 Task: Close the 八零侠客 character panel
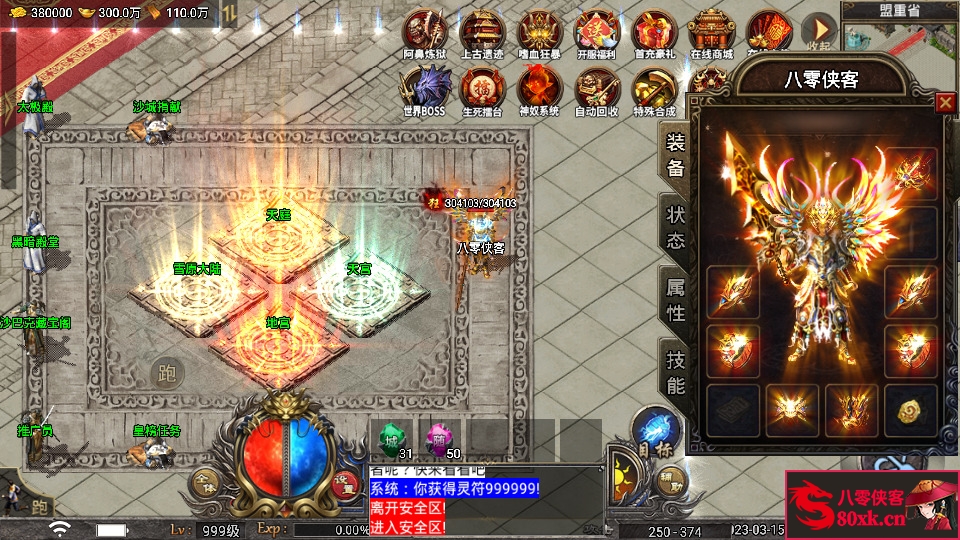944,102
